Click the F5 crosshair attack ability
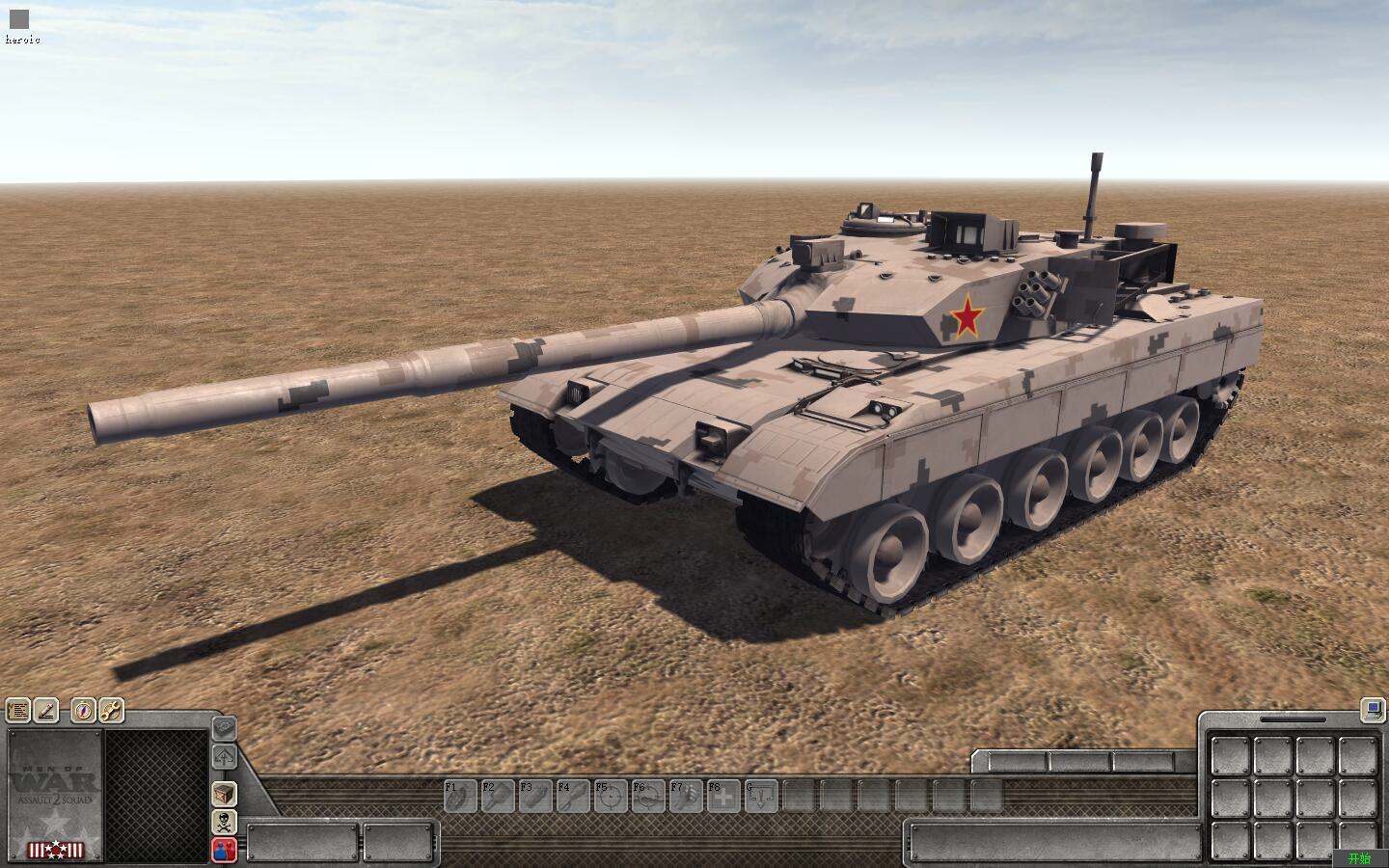The width and height of the screenshot is (1389, 868). click(610, 797)
